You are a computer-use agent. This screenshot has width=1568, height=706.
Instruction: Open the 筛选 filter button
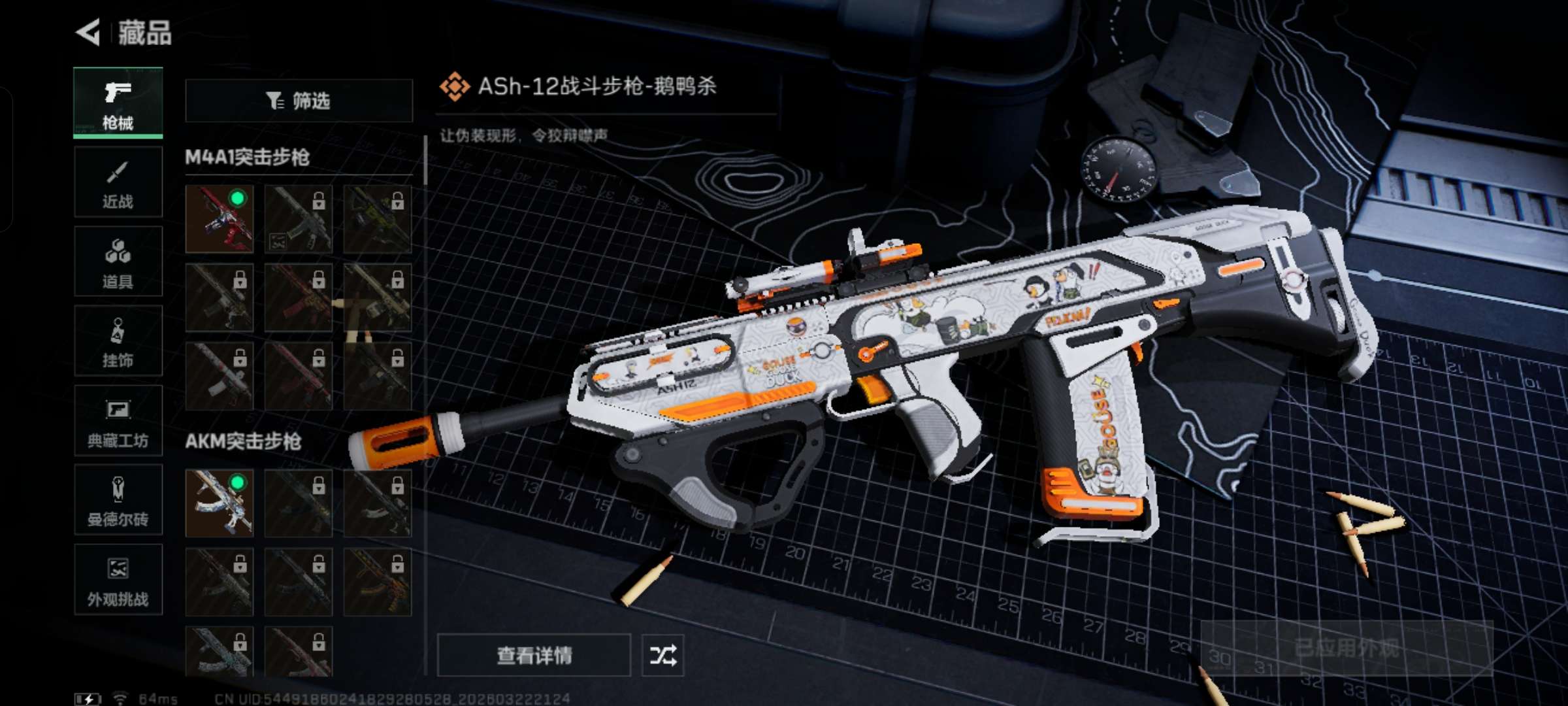299,101
